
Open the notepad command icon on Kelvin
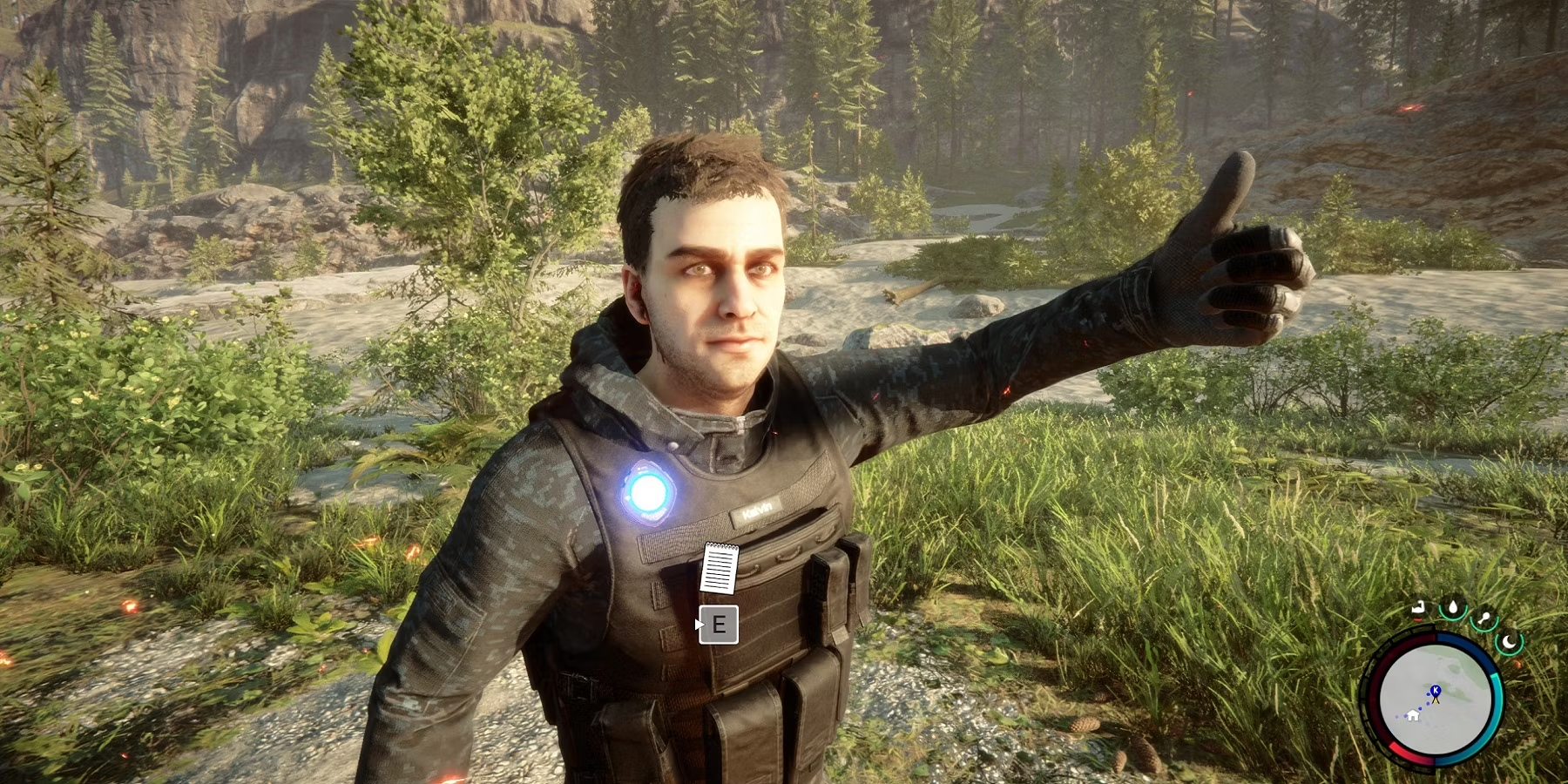click(x=720, y=567)
